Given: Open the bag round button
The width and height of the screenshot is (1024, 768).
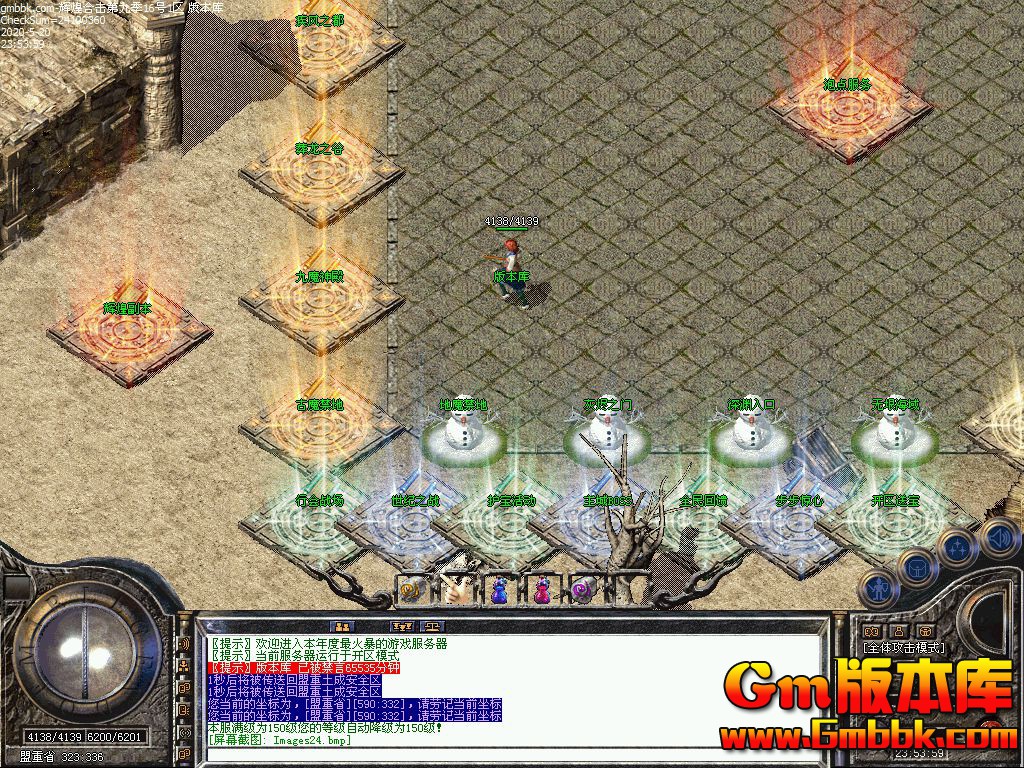Looking at the screenshot, I should (917, 568).
